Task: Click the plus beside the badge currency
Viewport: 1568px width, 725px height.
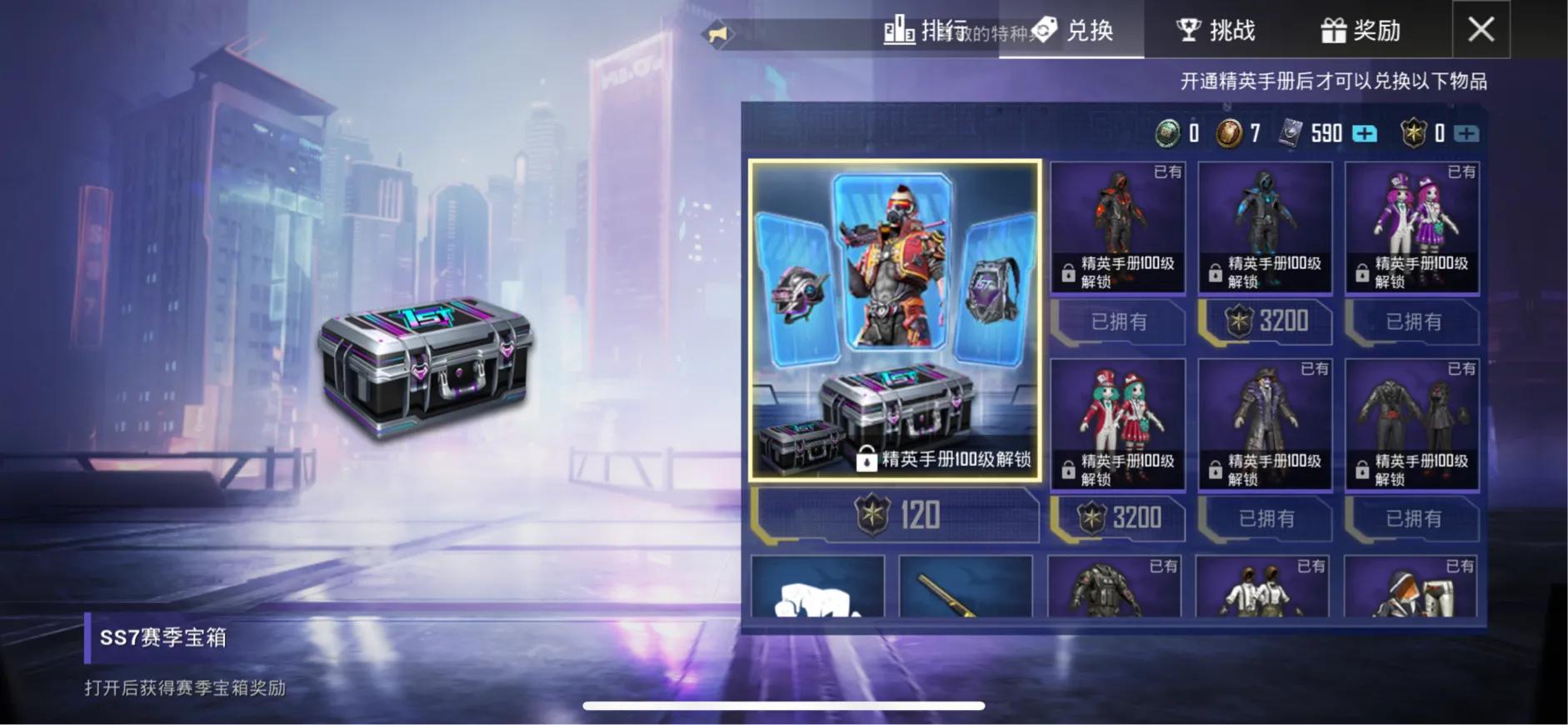Action: pos(1466,133)
